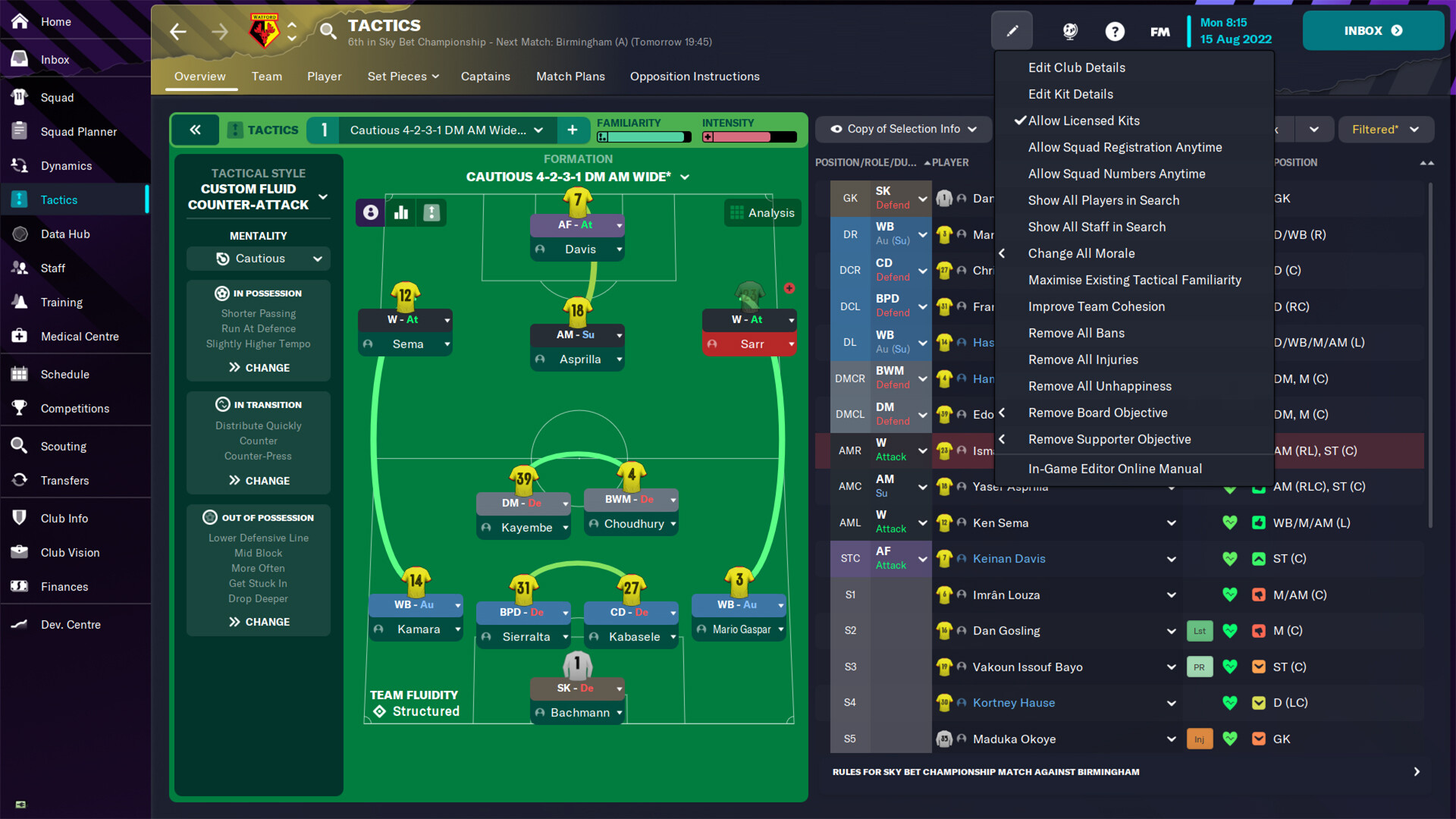Click the Familiarity progress bar
1456x819 pixels.
click(642, 137)
